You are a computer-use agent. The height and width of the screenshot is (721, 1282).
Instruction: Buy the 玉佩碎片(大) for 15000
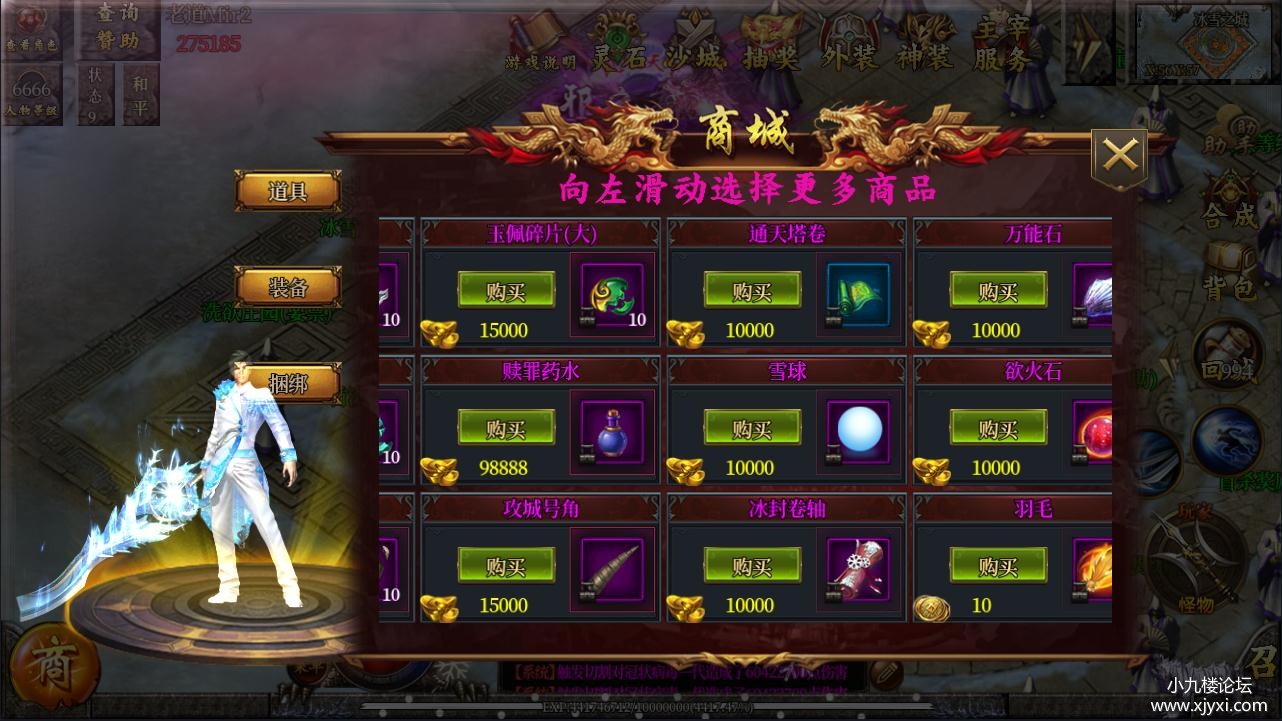[x=506, y=291]
